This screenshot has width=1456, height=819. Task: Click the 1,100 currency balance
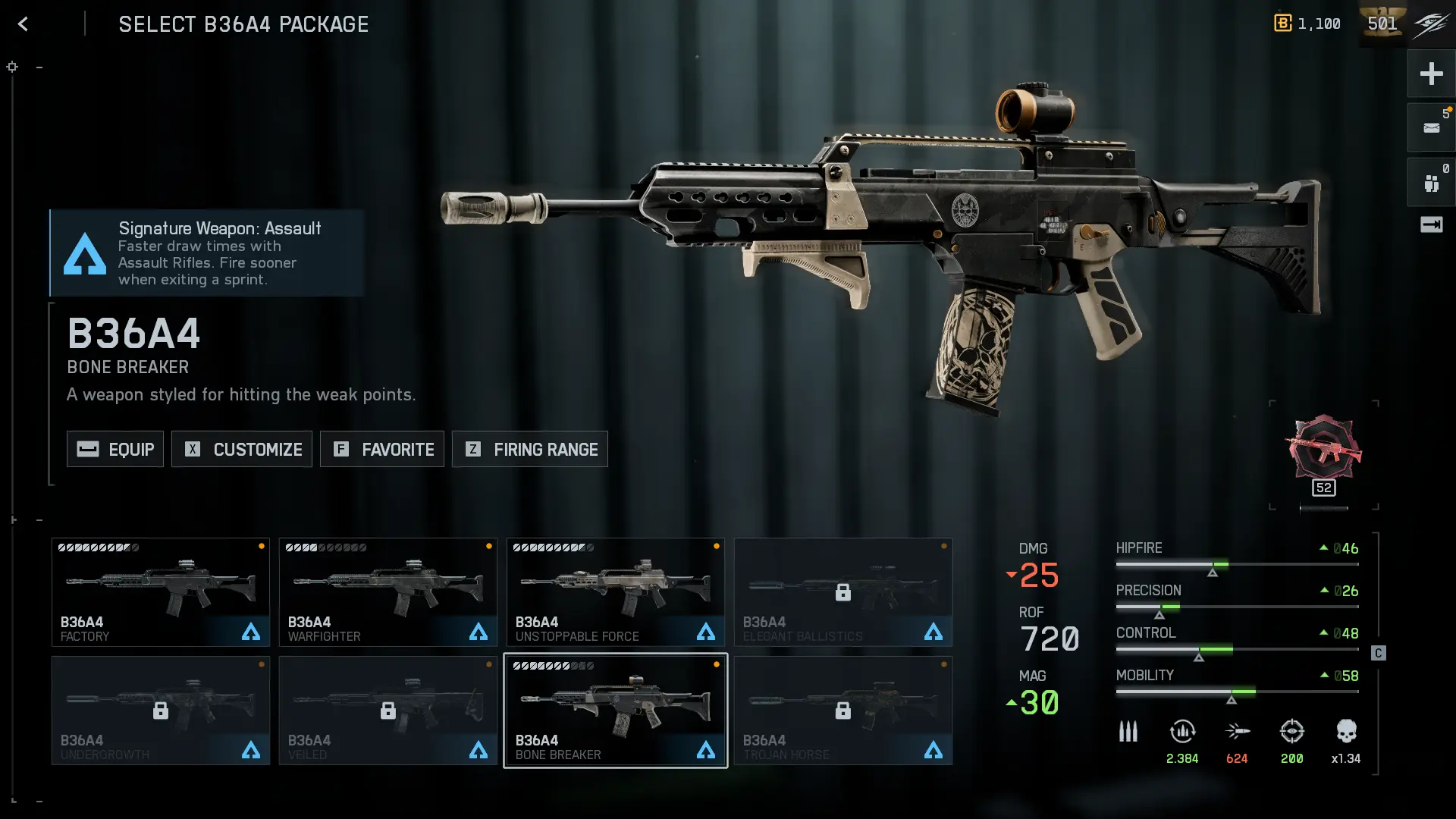[1308, 24]
